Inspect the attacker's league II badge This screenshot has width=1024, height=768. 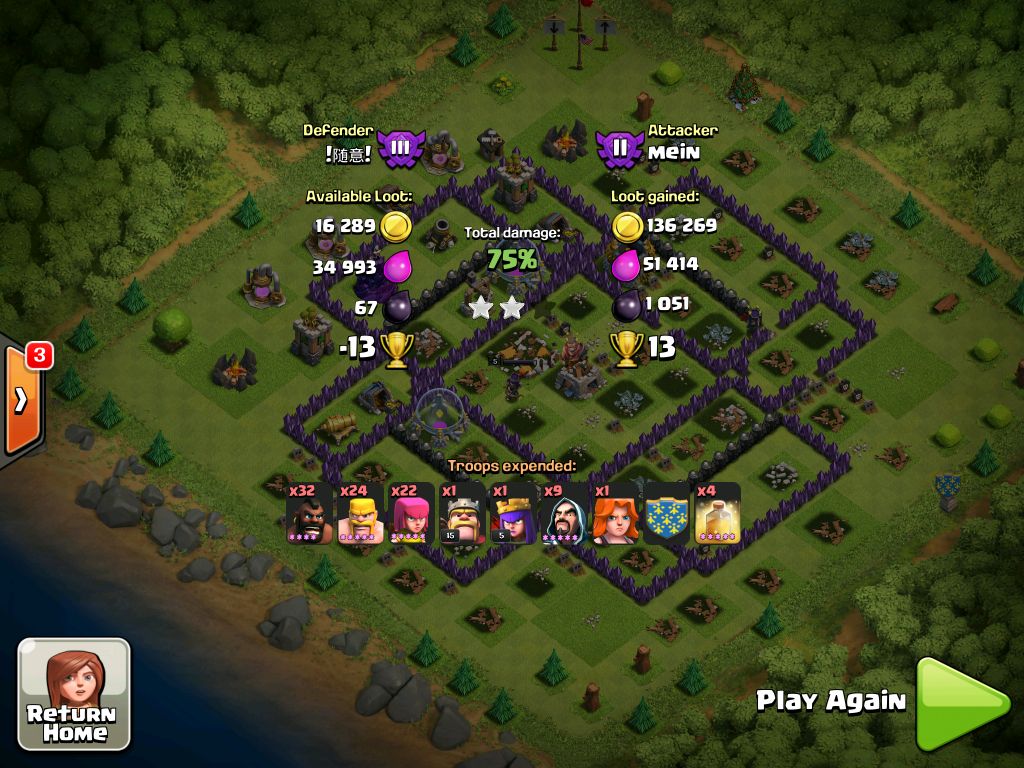coord(620,149)
